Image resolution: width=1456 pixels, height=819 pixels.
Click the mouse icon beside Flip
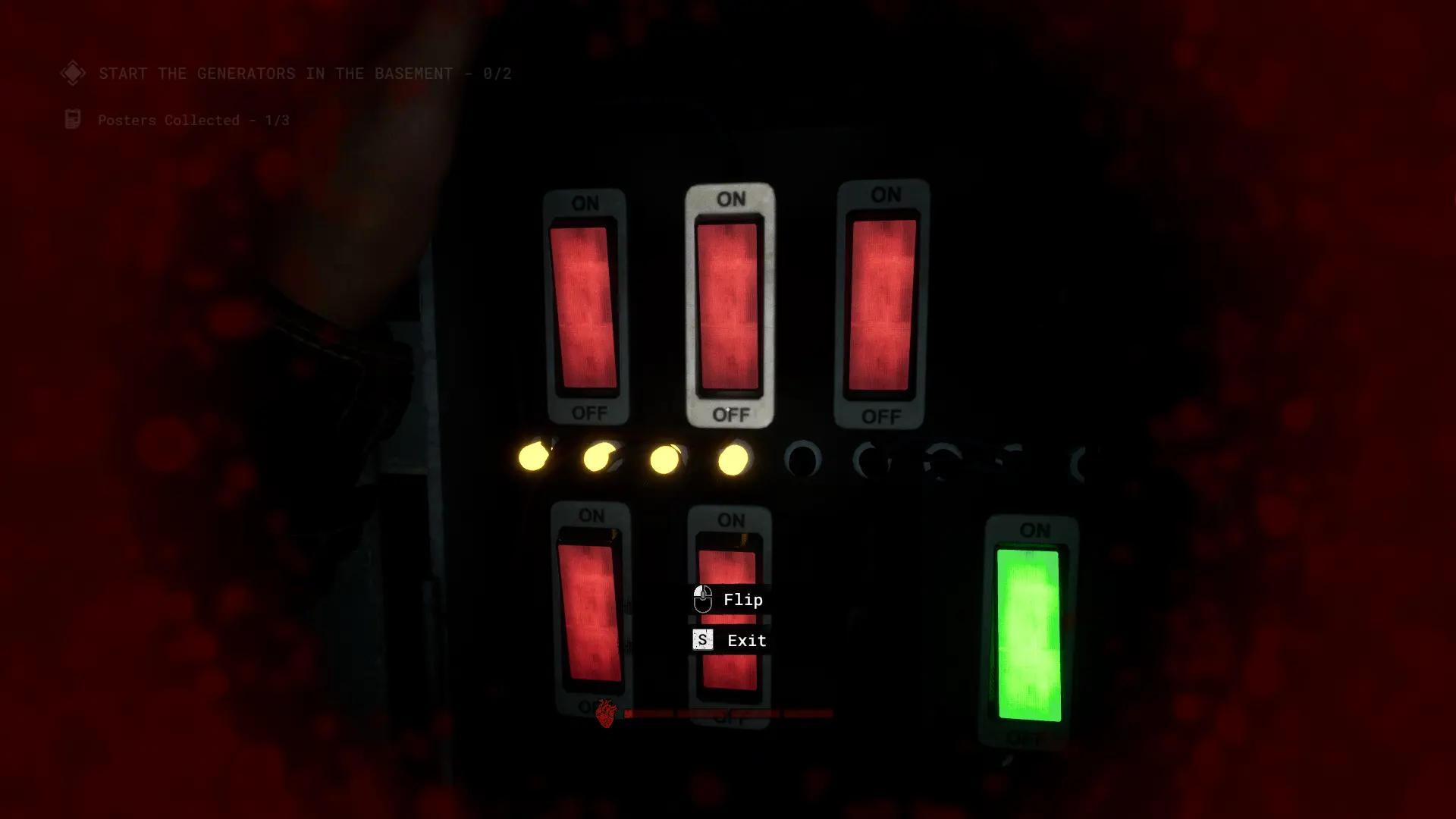[x=701, y=599]
